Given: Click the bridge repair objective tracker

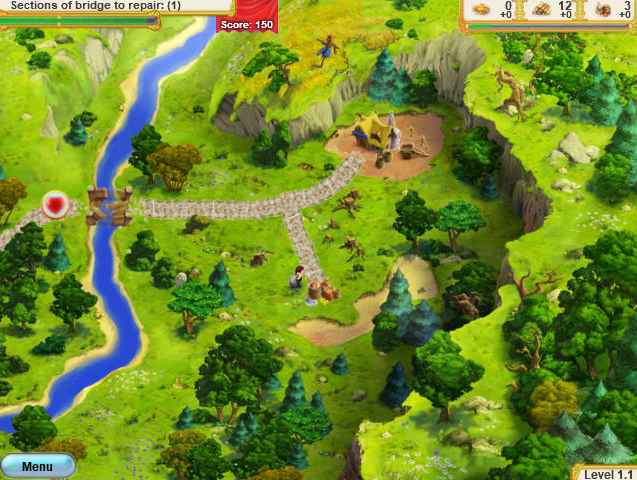Looking at the screenshot, I should coord(96,6).
